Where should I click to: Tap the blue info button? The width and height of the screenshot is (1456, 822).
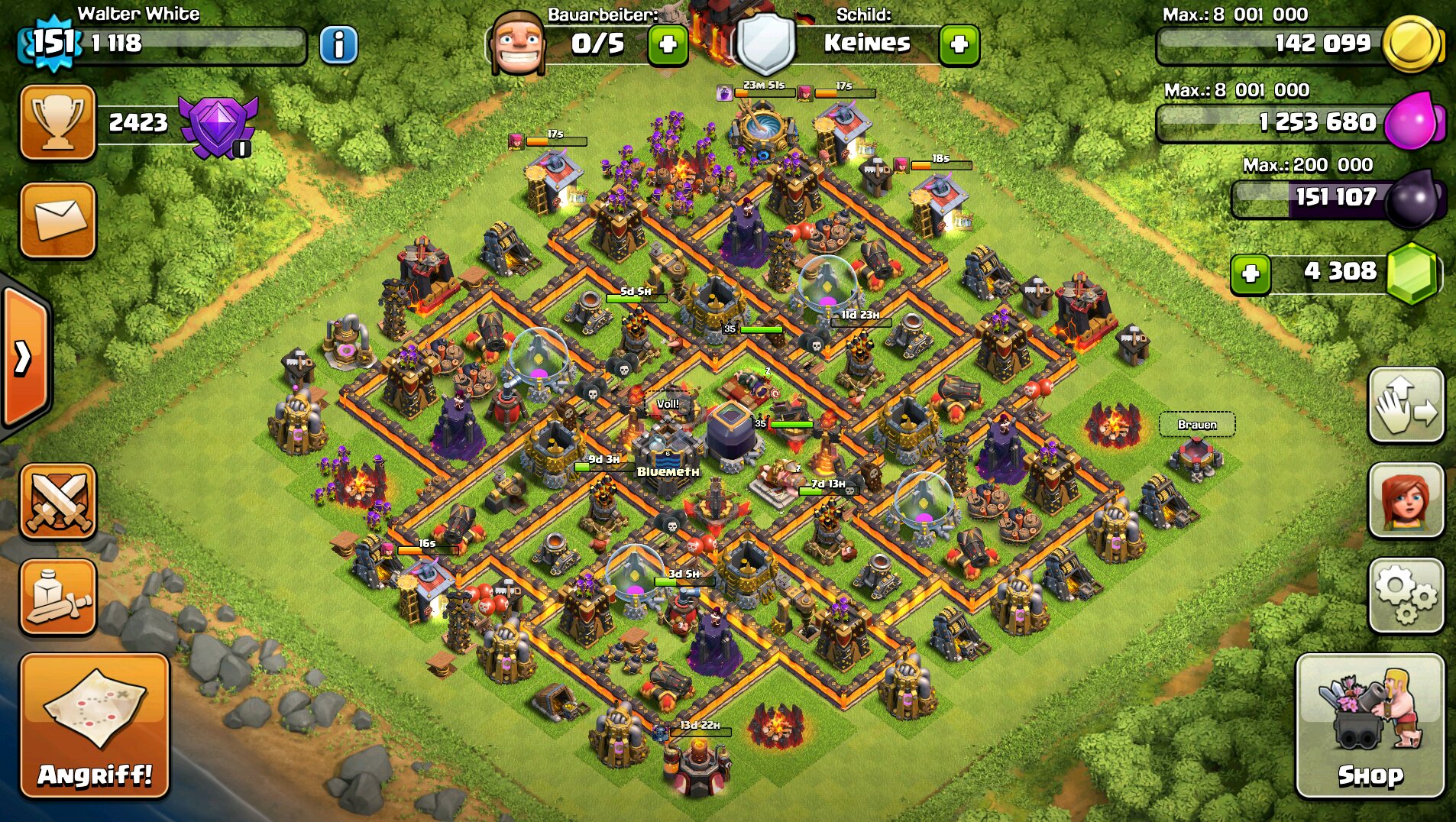[x=338, y=45]
